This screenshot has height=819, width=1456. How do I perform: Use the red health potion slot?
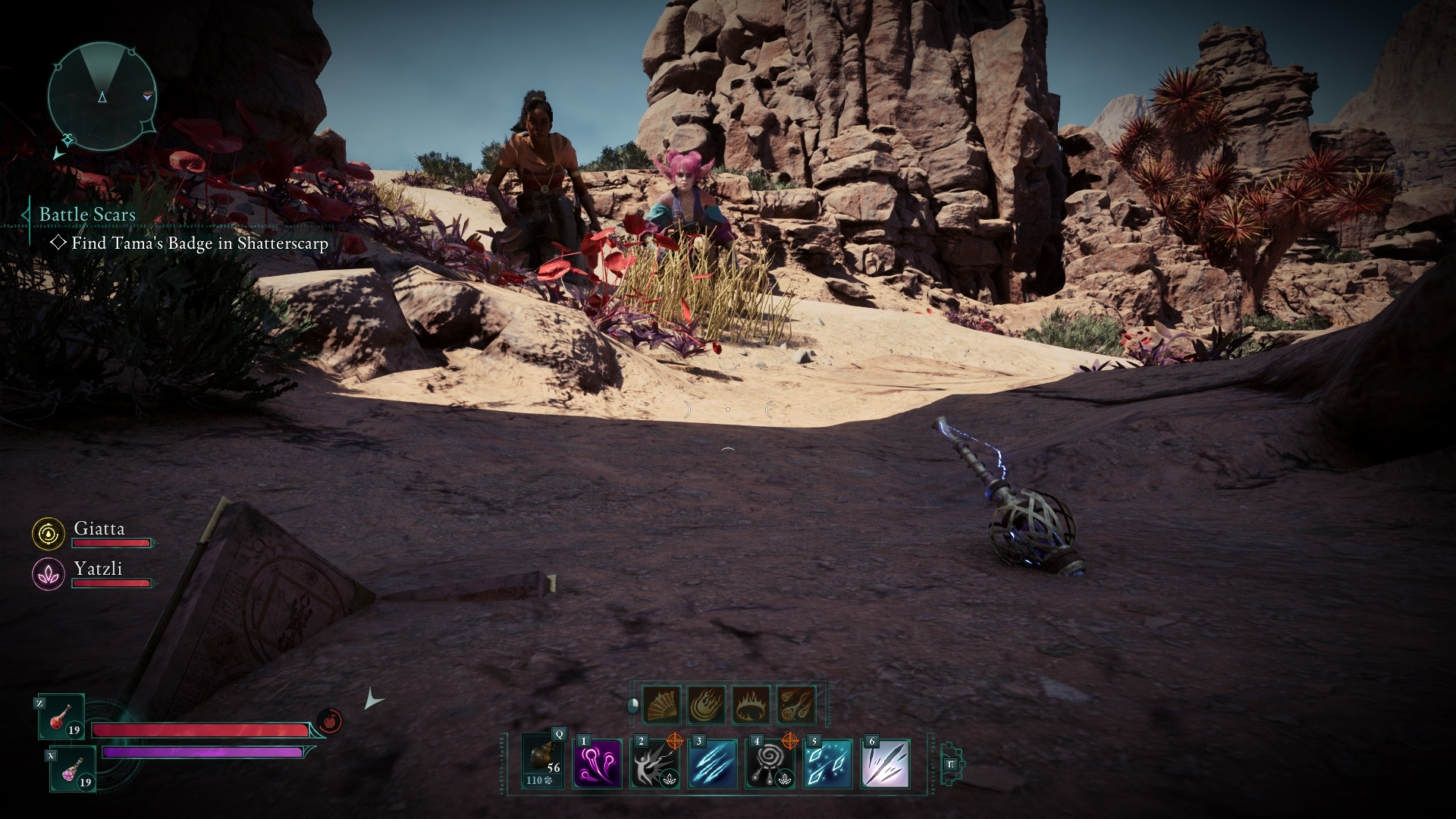click(x=61, y=717)
